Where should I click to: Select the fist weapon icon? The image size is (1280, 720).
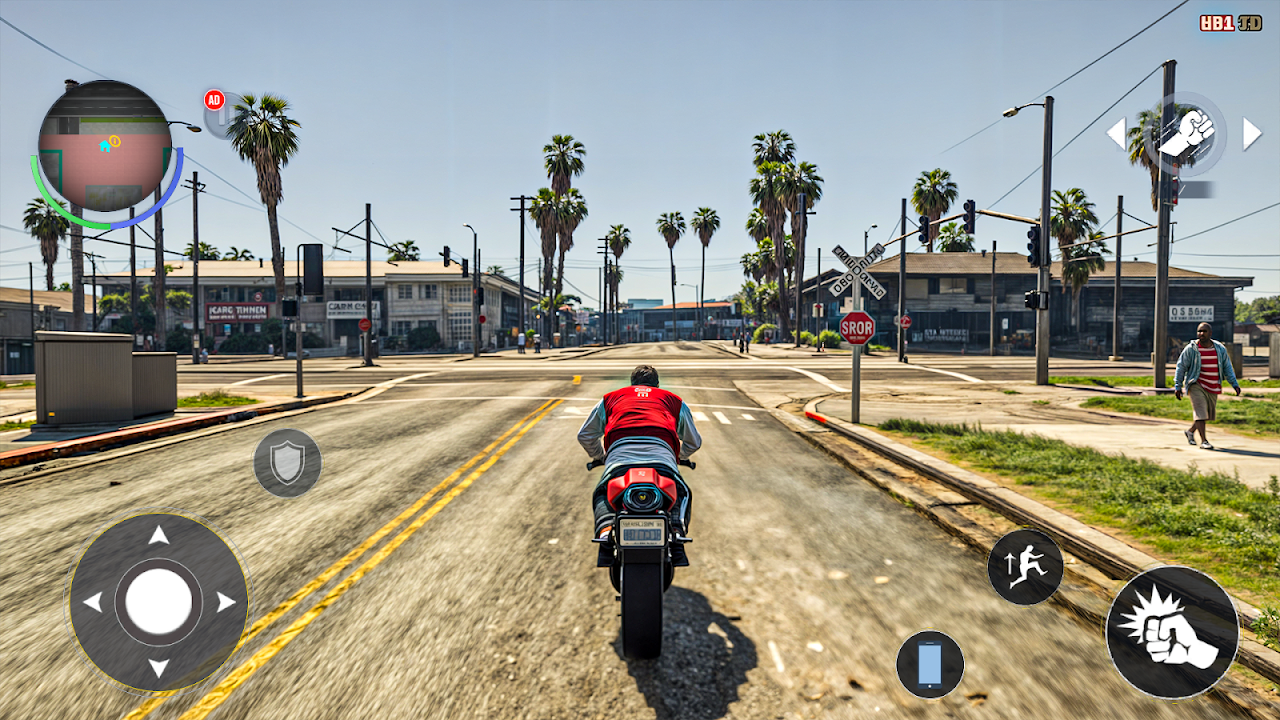click(x=1186, y=133)
